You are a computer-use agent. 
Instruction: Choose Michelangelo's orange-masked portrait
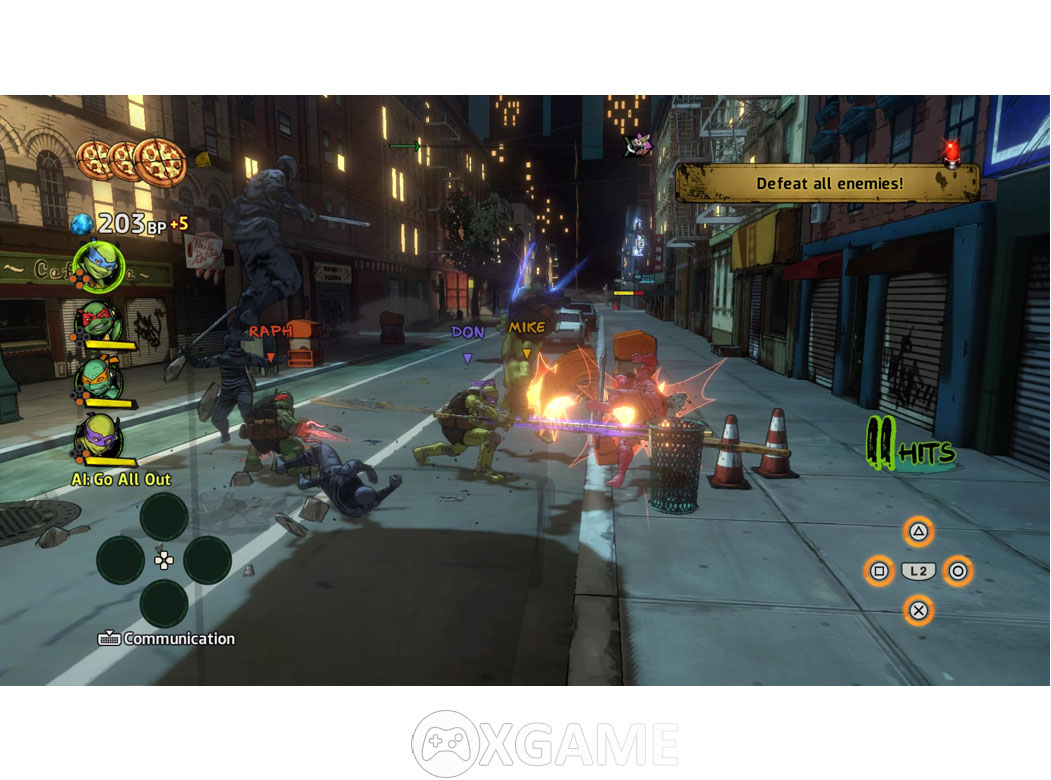100,379
